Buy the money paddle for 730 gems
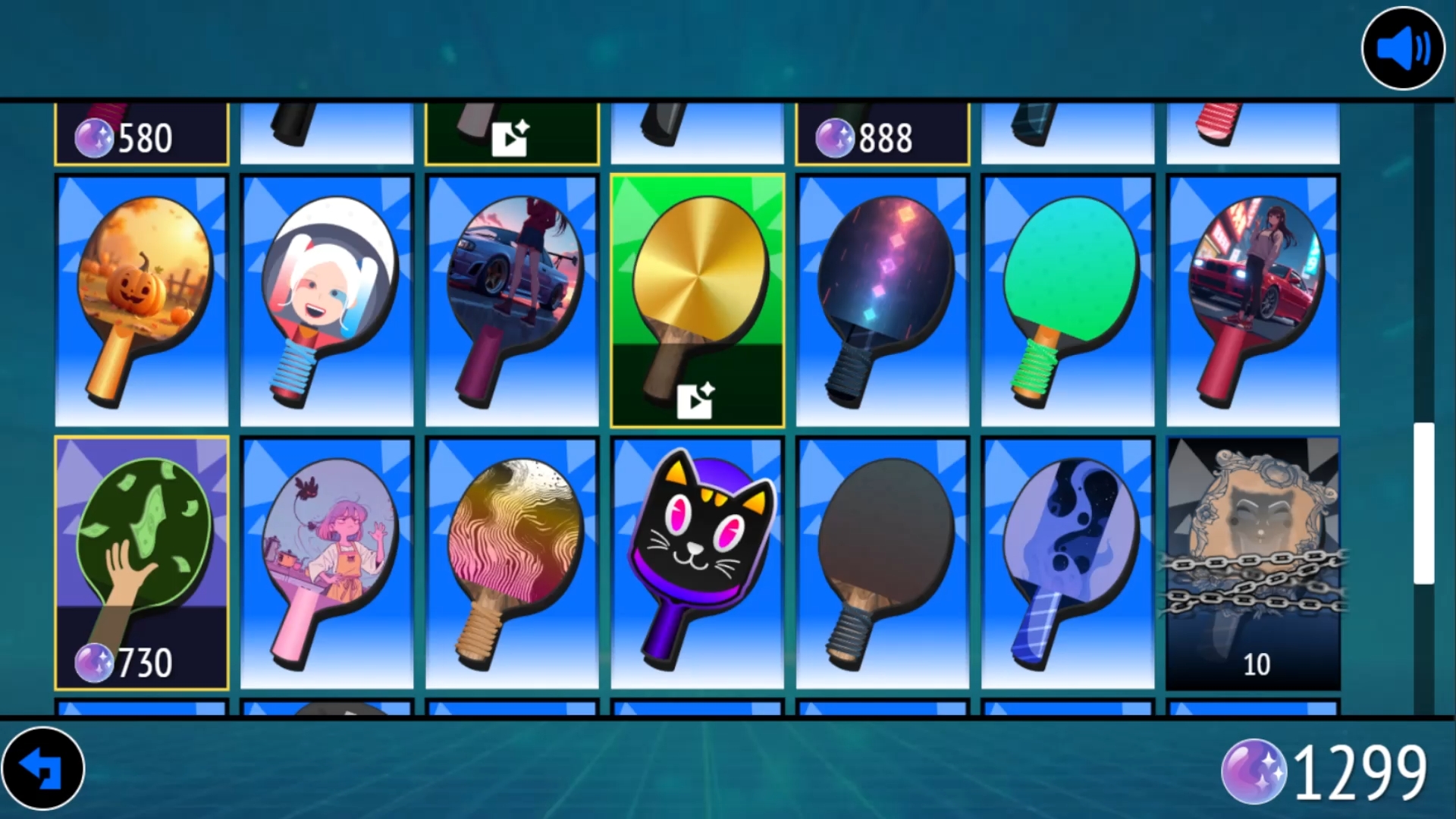Viewport: 1456px width, 819px height. pos(142,563)
